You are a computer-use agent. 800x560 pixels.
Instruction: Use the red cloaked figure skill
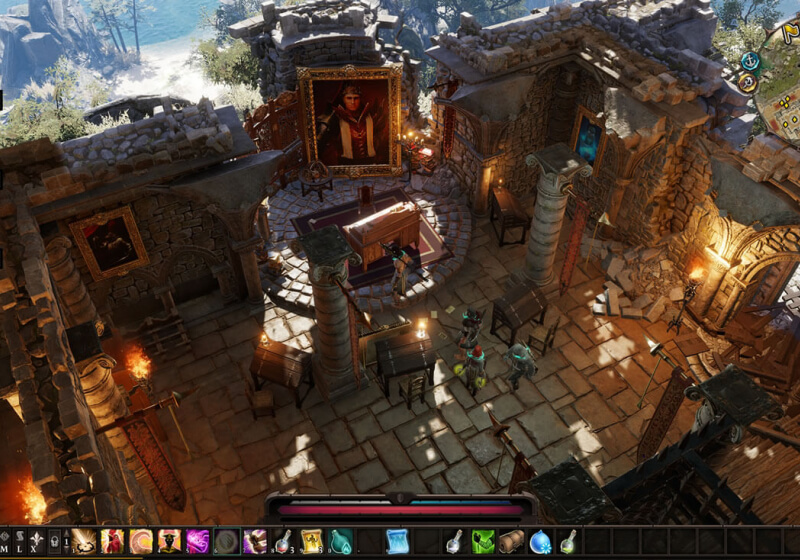pos(112,541)
